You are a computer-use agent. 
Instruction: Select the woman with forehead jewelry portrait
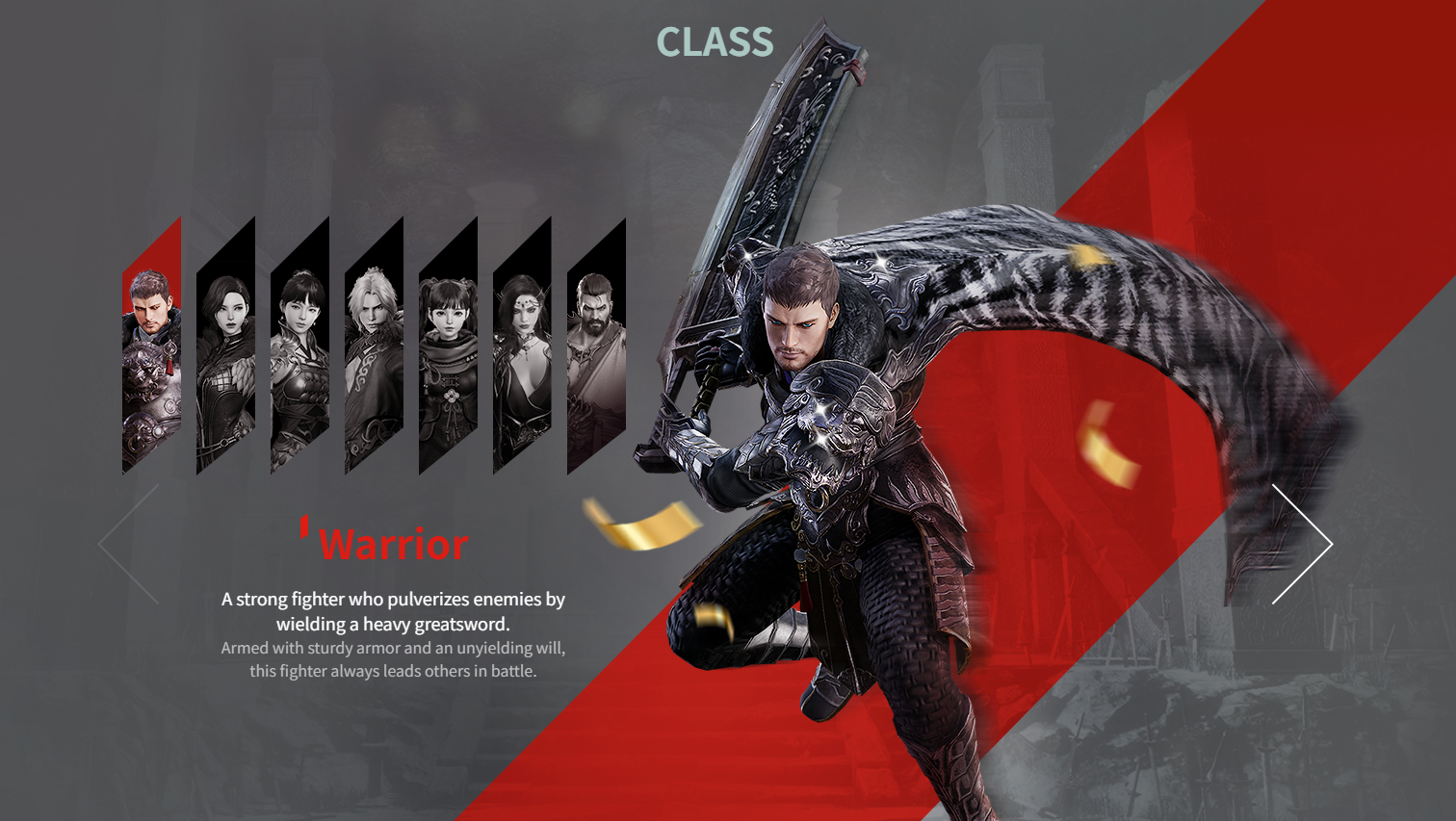click(522, 346)
